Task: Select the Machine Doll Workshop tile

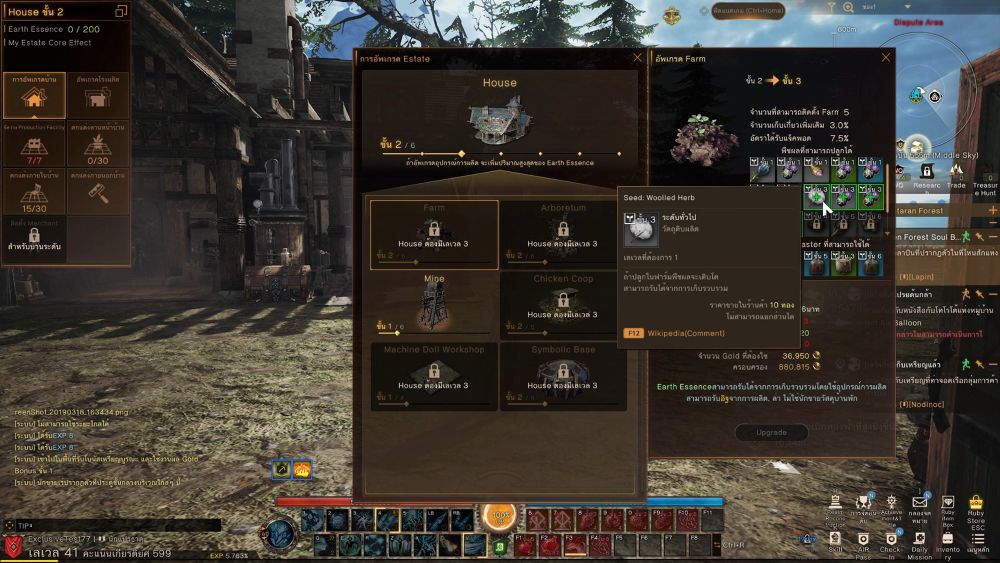Action: point(434,376)
